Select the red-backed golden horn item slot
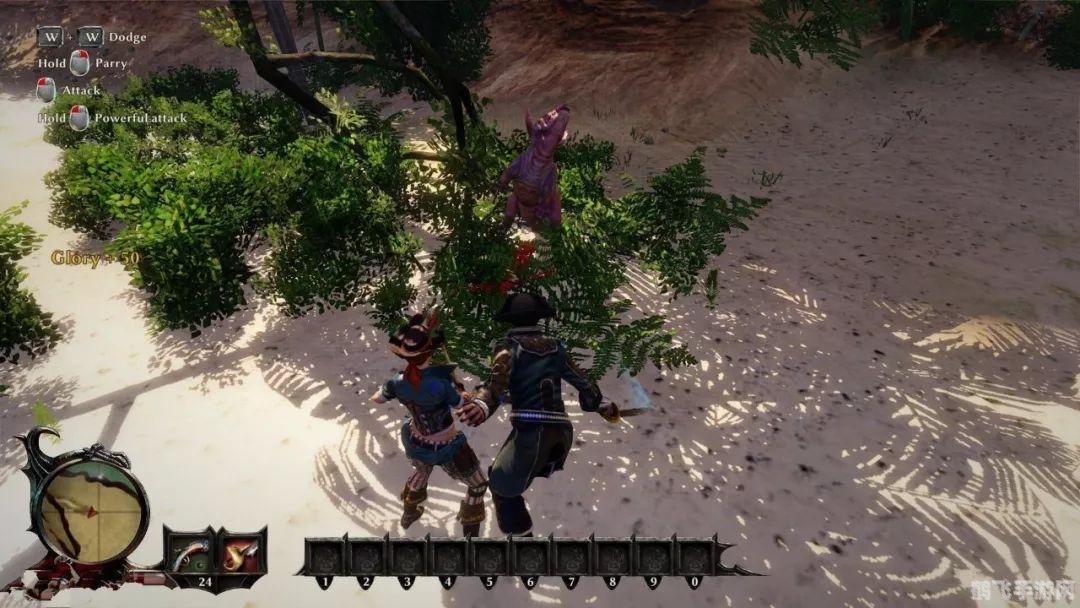This screenshot has height=608, width=1080. coord(241,553)
